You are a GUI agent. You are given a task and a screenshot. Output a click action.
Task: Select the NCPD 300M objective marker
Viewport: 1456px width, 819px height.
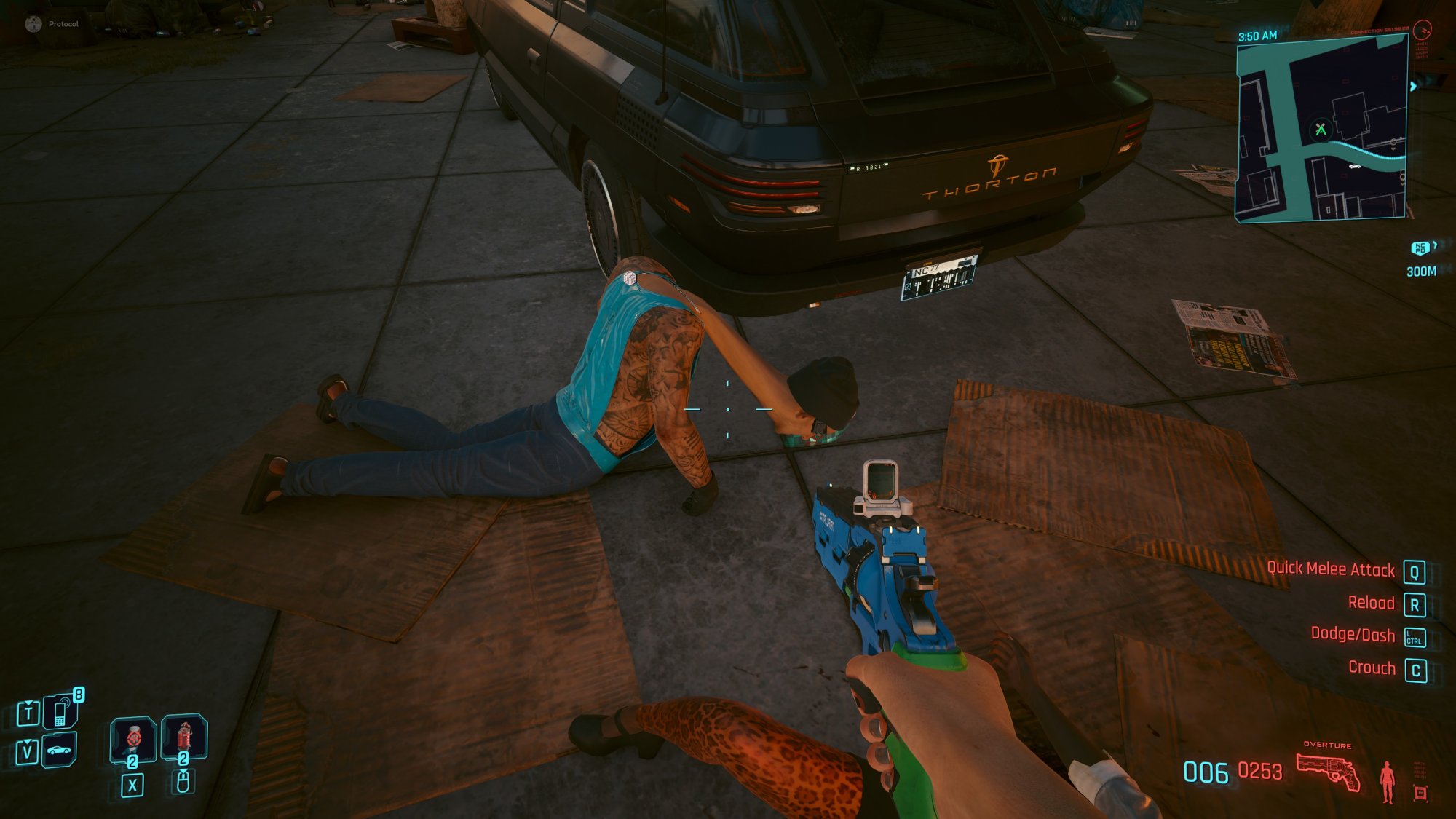point(1420,249)
